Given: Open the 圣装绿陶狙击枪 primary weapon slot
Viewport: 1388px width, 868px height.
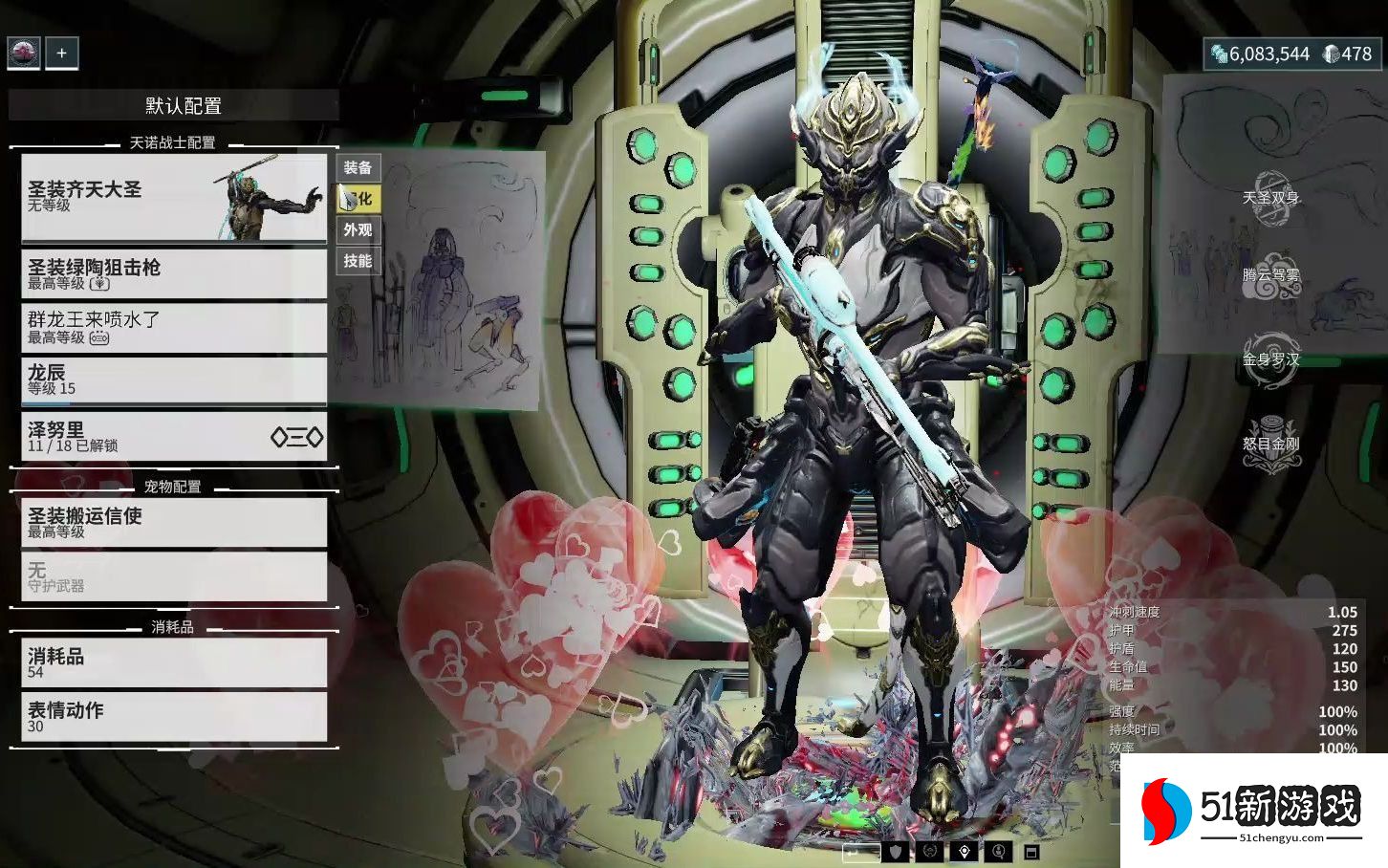Looking at the screenshot, I should point(174,273).
